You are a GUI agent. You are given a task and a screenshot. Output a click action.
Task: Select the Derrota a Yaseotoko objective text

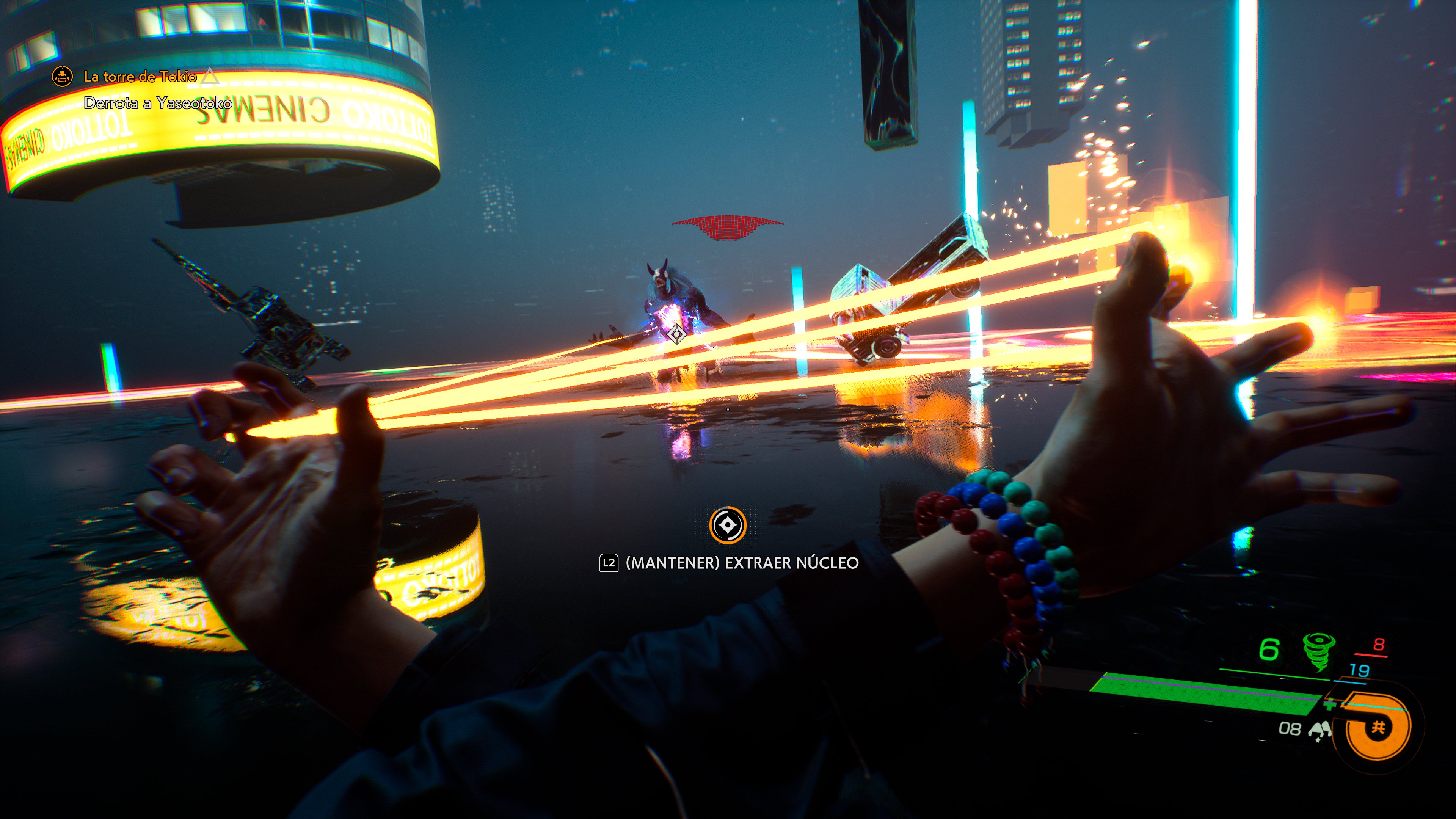(158, 103)
